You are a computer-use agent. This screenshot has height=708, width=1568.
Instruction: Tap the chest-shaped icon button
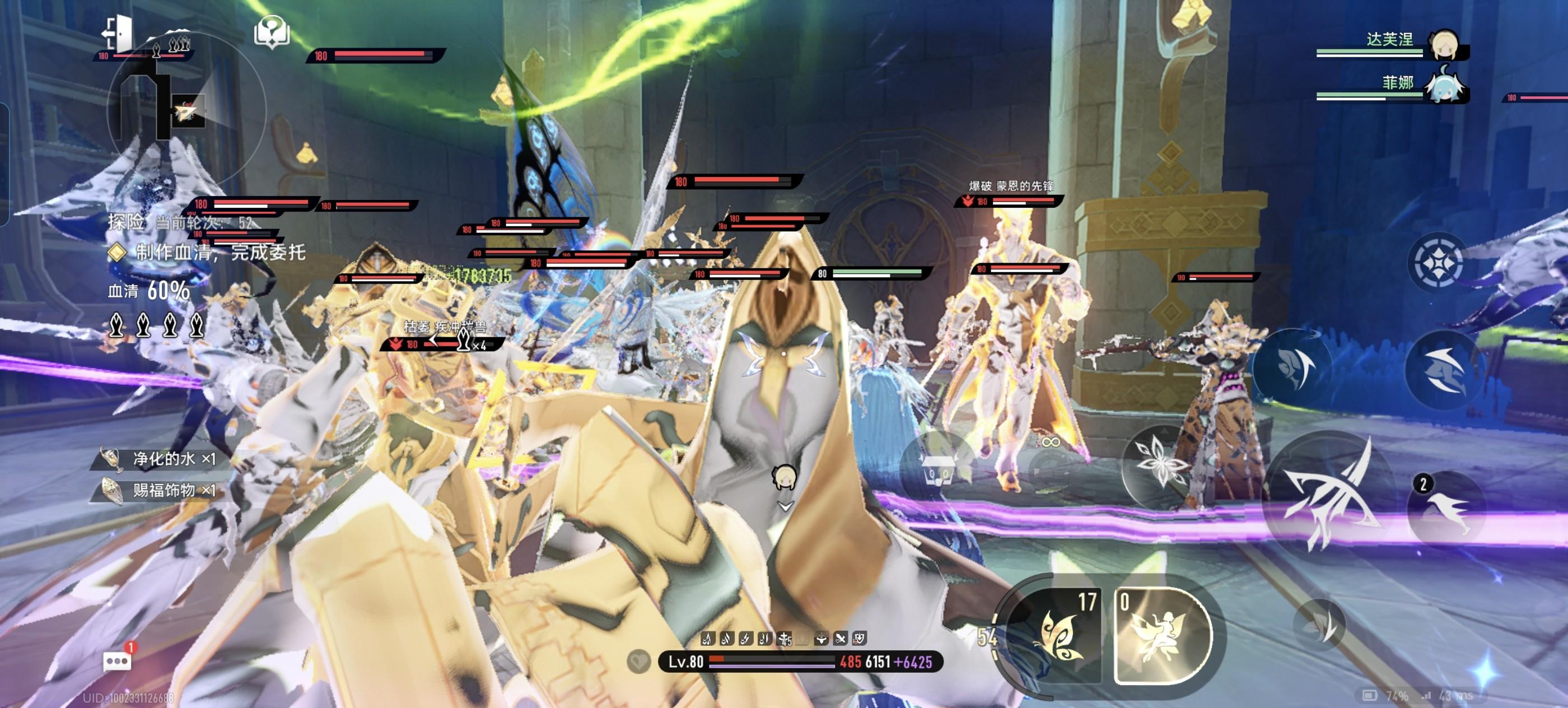point(938,469)
